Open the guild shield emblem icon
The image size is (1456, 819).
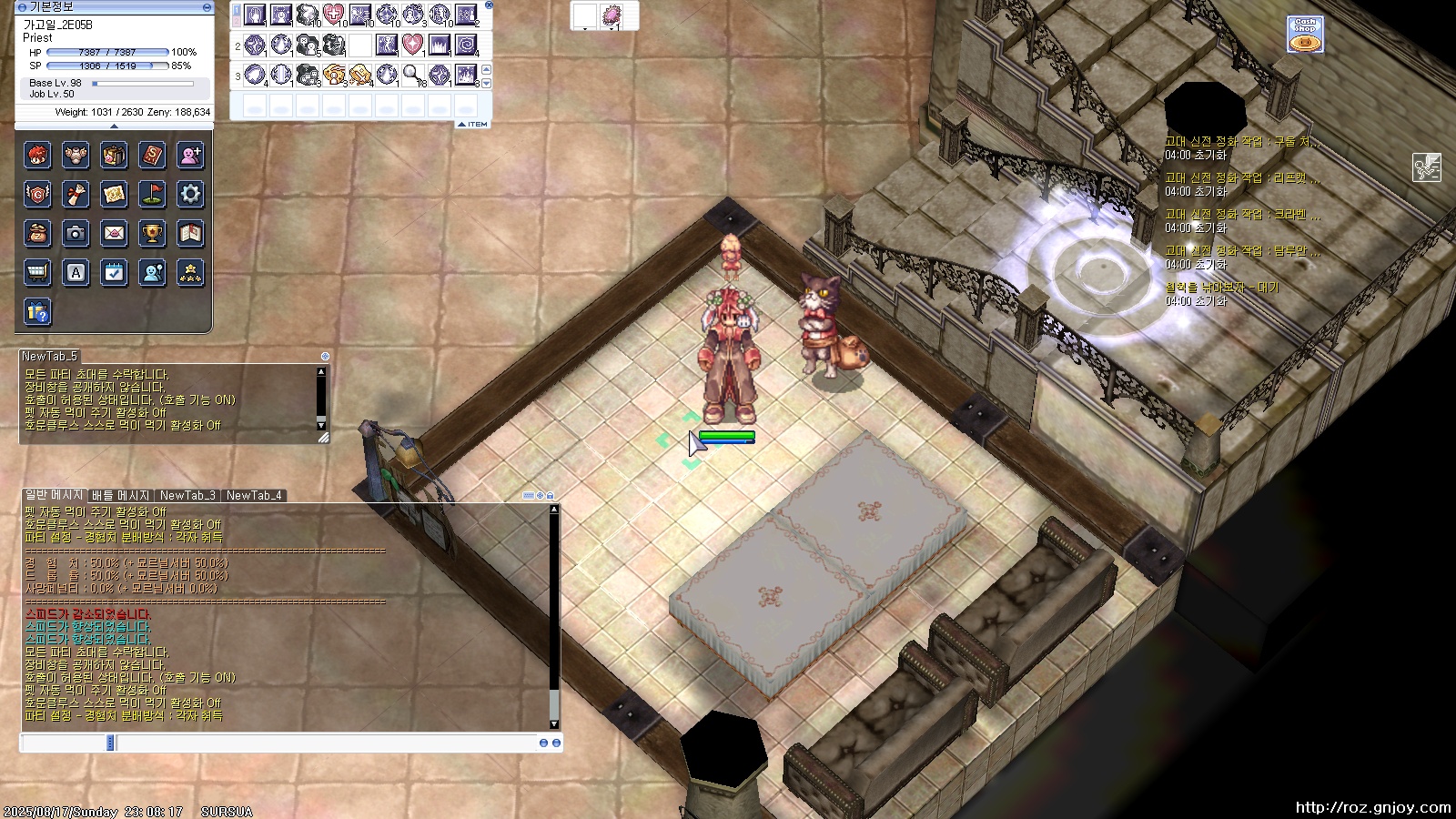point(37,194)
